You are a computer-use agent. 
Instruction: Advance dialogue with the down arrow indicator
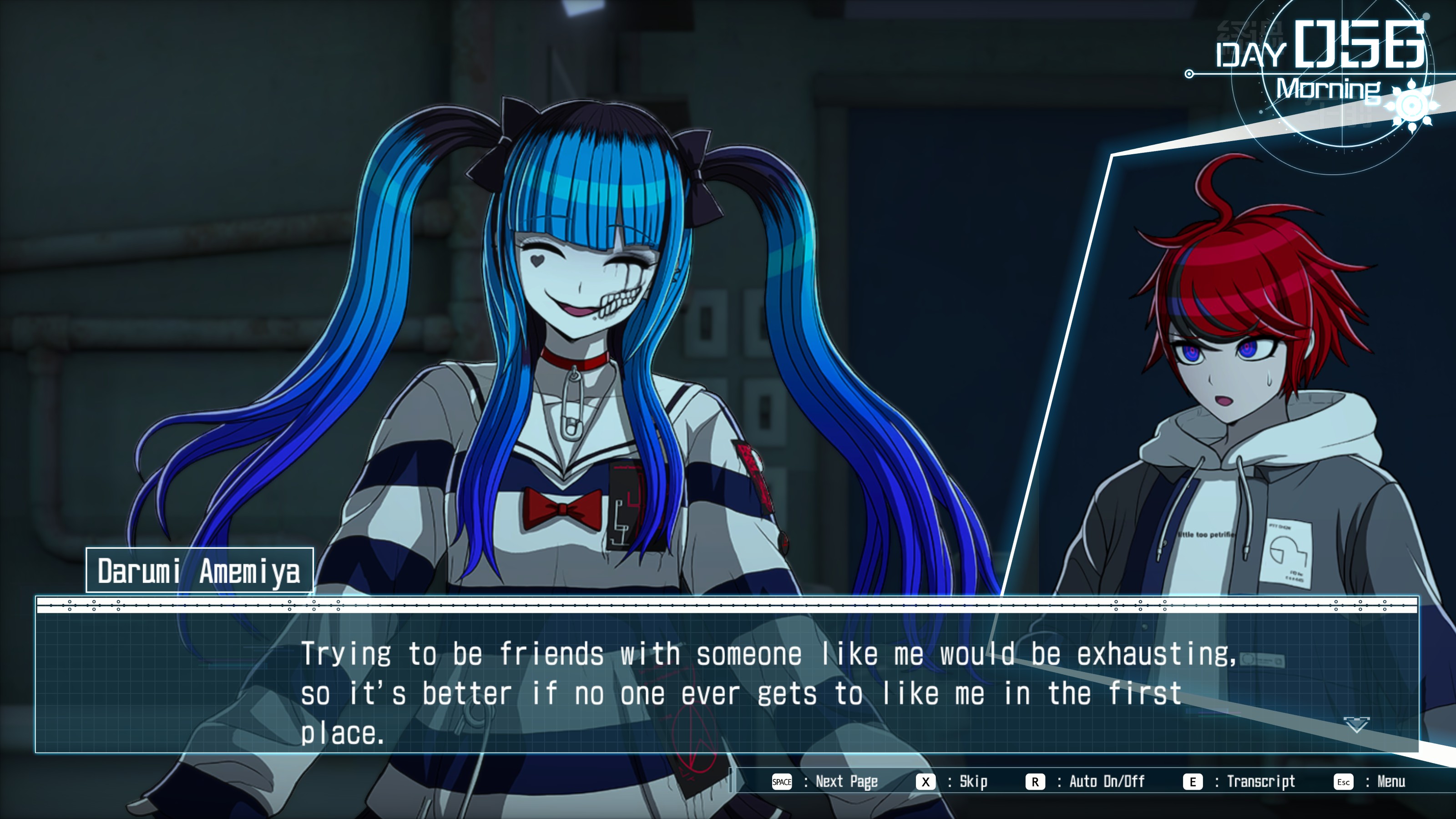(x=1356, y=725)
